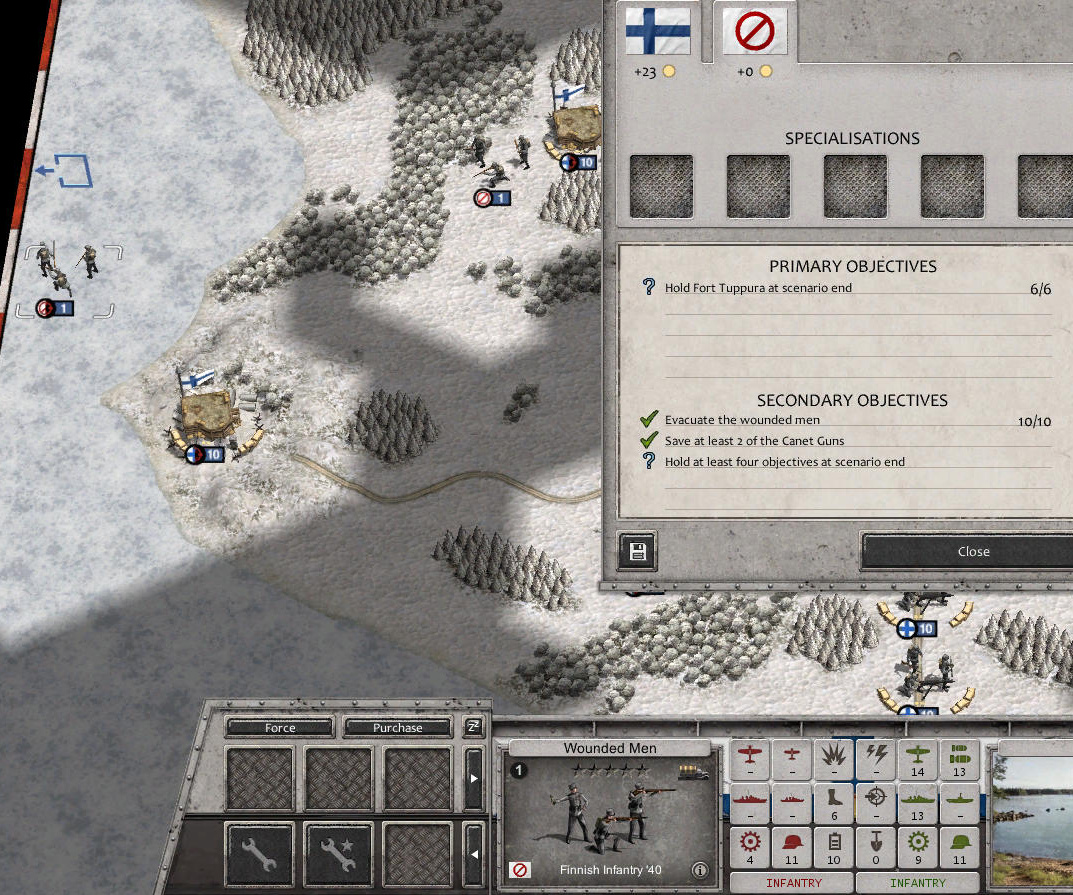Switch to the red prohibition flag tab
Image resolution: width=1073 pixels, height=895 pixels.
754,31
